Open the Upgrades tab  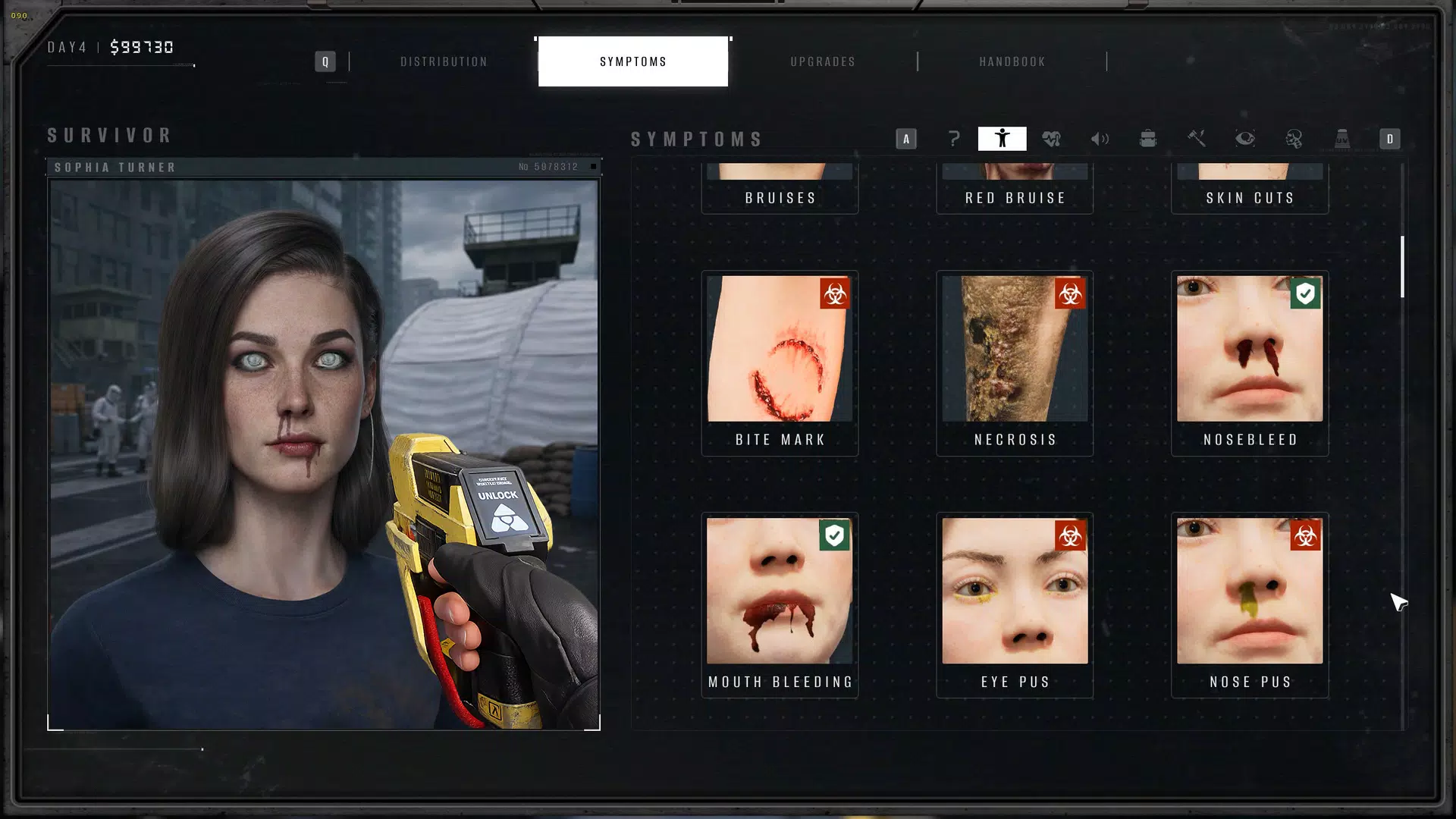823,61
